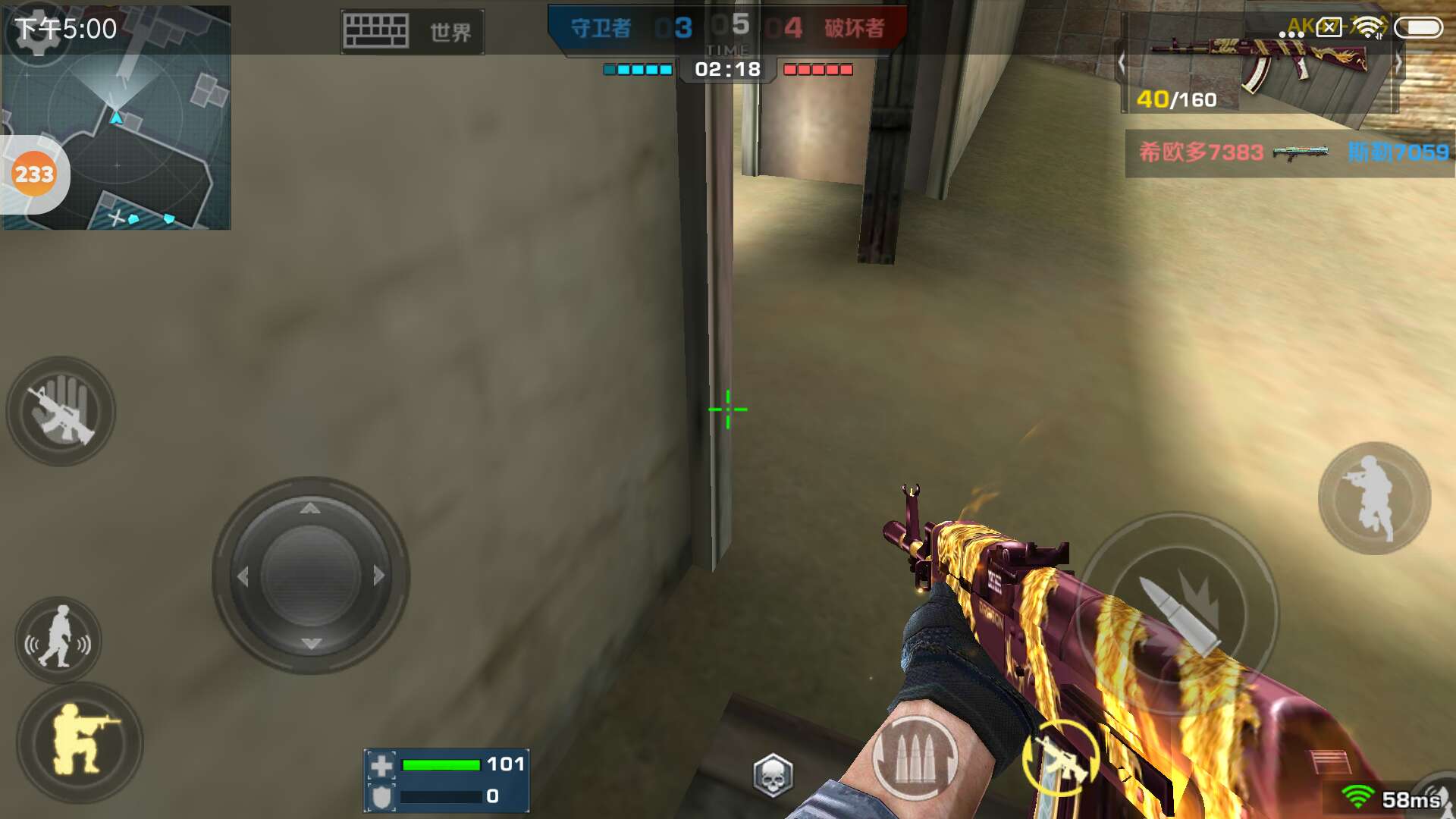Tap the skull hexagon icon
Screen dimensions: 1456x819
tap(773, 775)
